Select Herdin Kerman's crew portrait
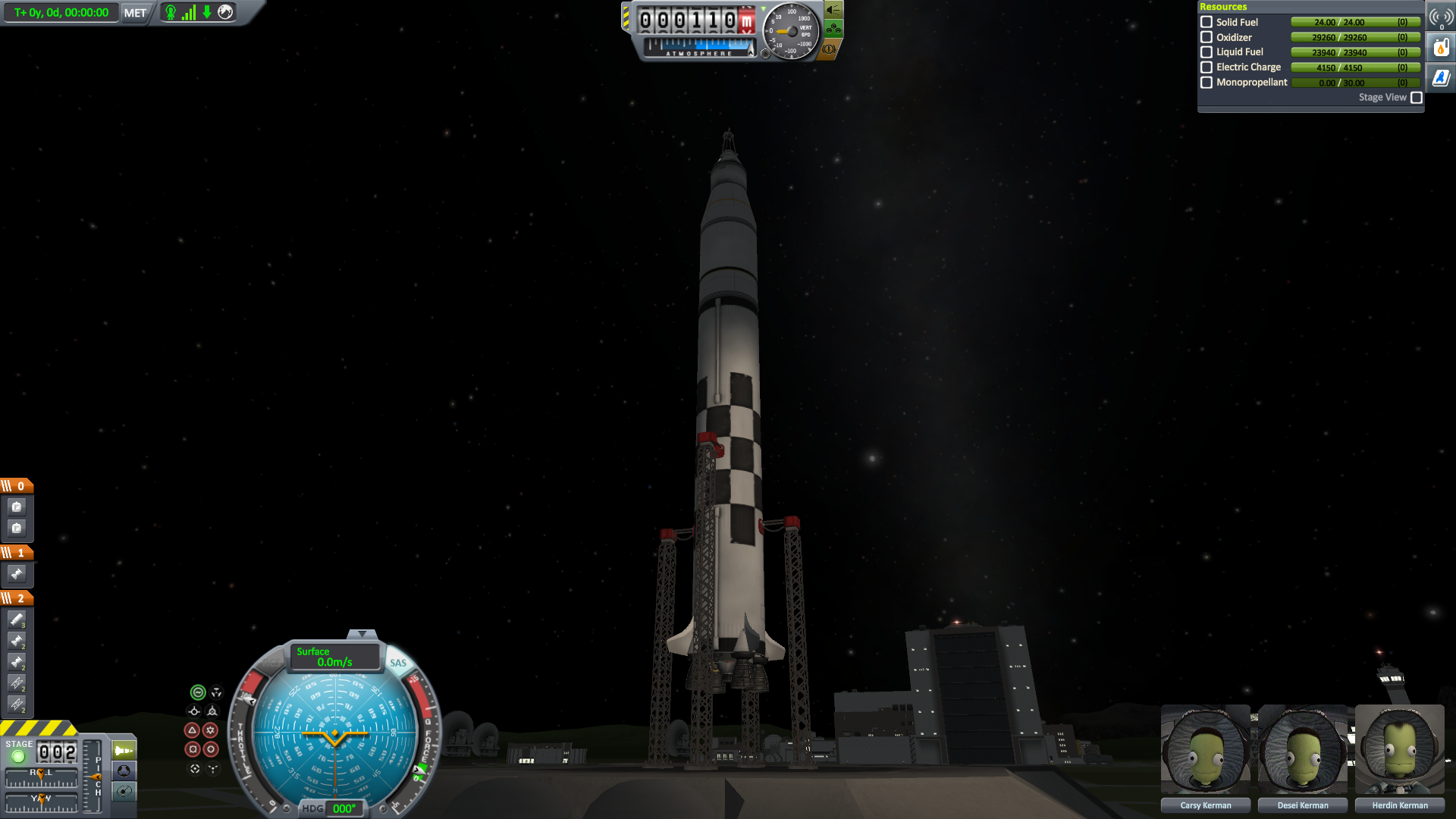 coord(1399,749)
